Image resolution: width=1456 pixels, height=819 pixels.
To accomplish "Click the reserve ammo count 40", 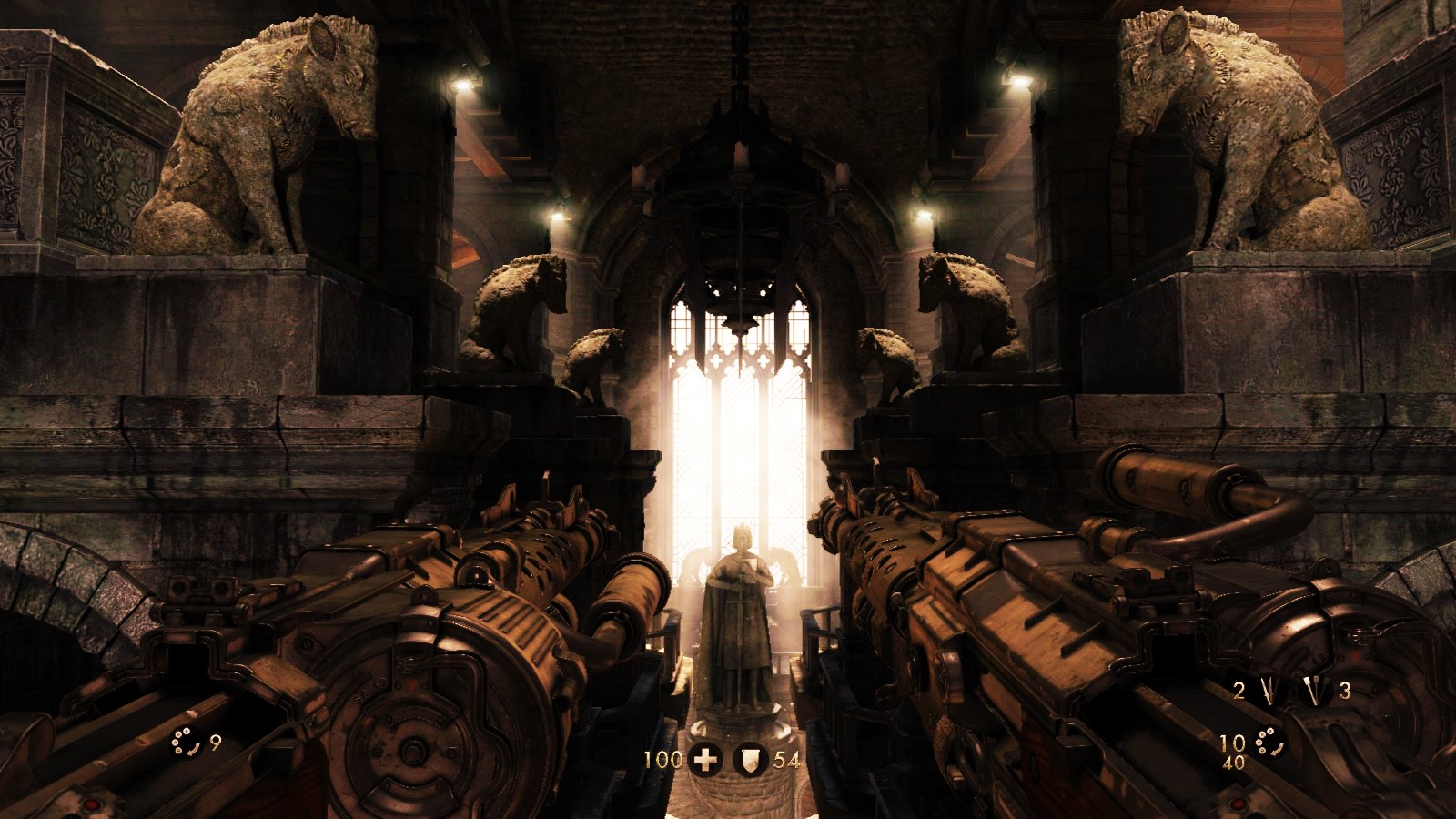I will click(1234, 762).
